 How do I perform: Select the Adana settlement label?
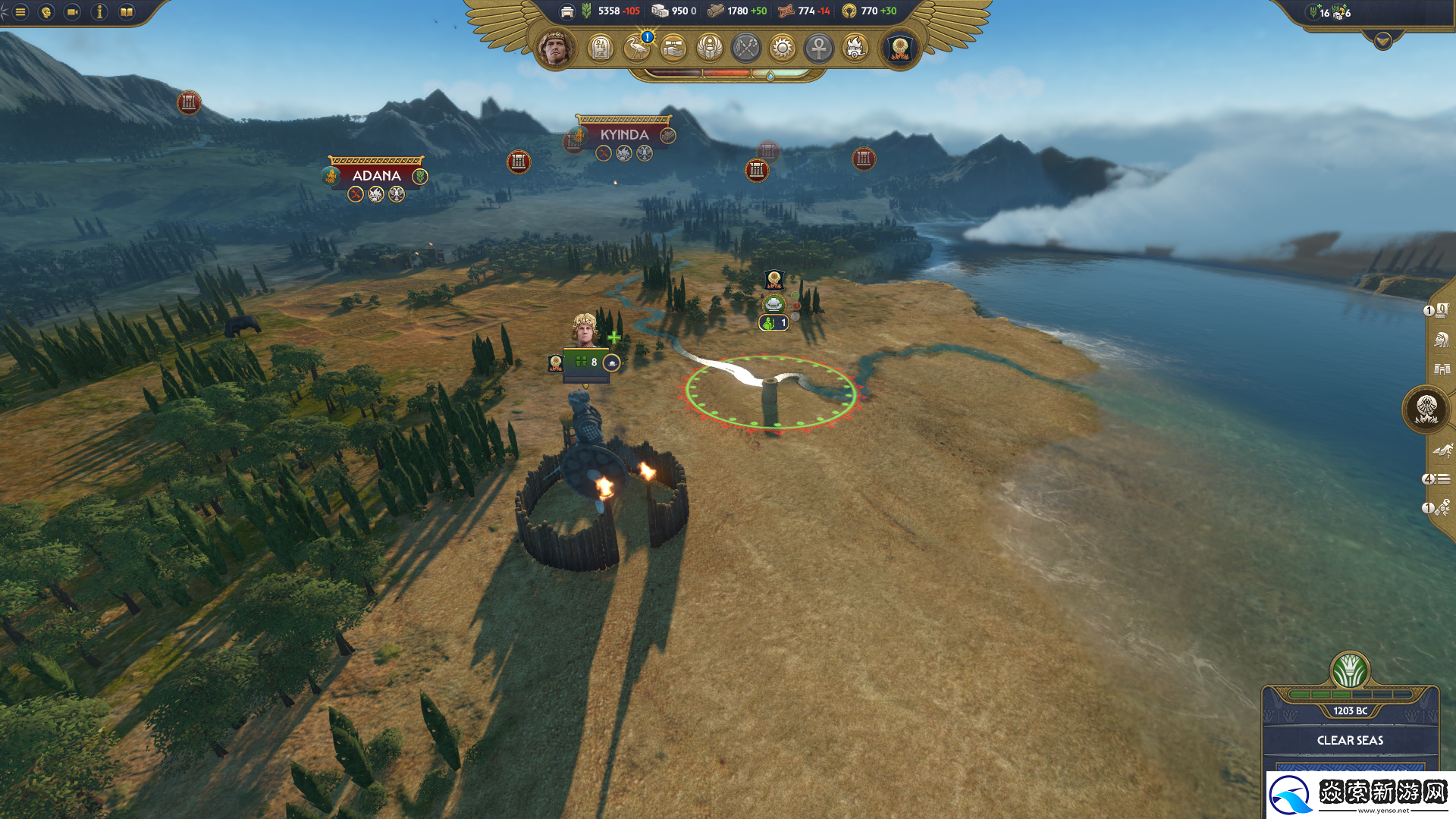tap(376, 175)
